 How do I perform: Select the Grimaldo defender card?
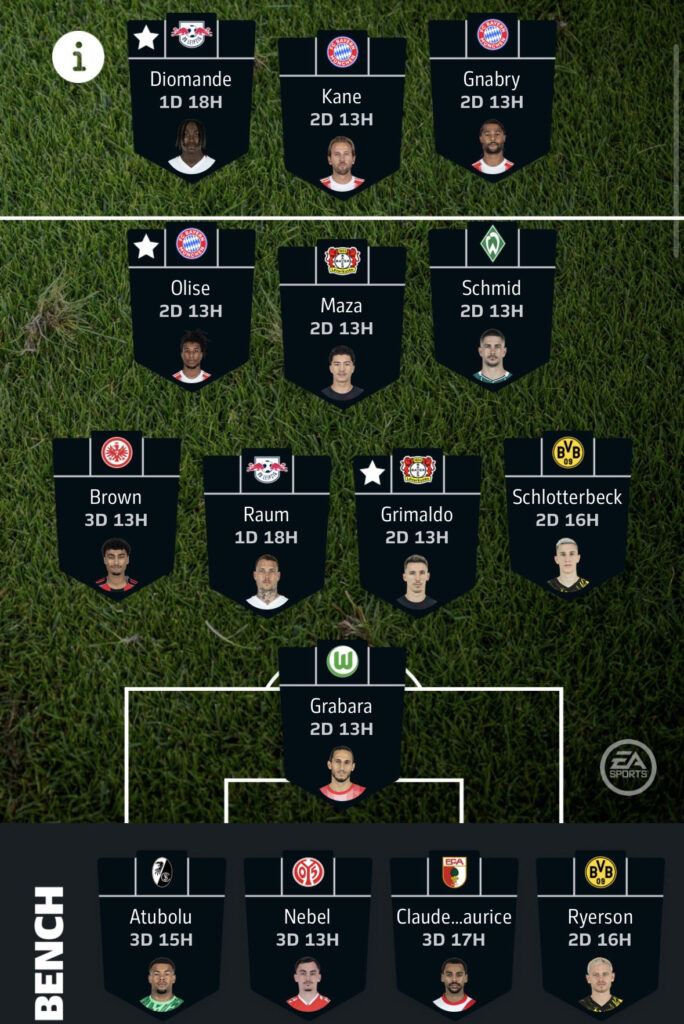417,536
